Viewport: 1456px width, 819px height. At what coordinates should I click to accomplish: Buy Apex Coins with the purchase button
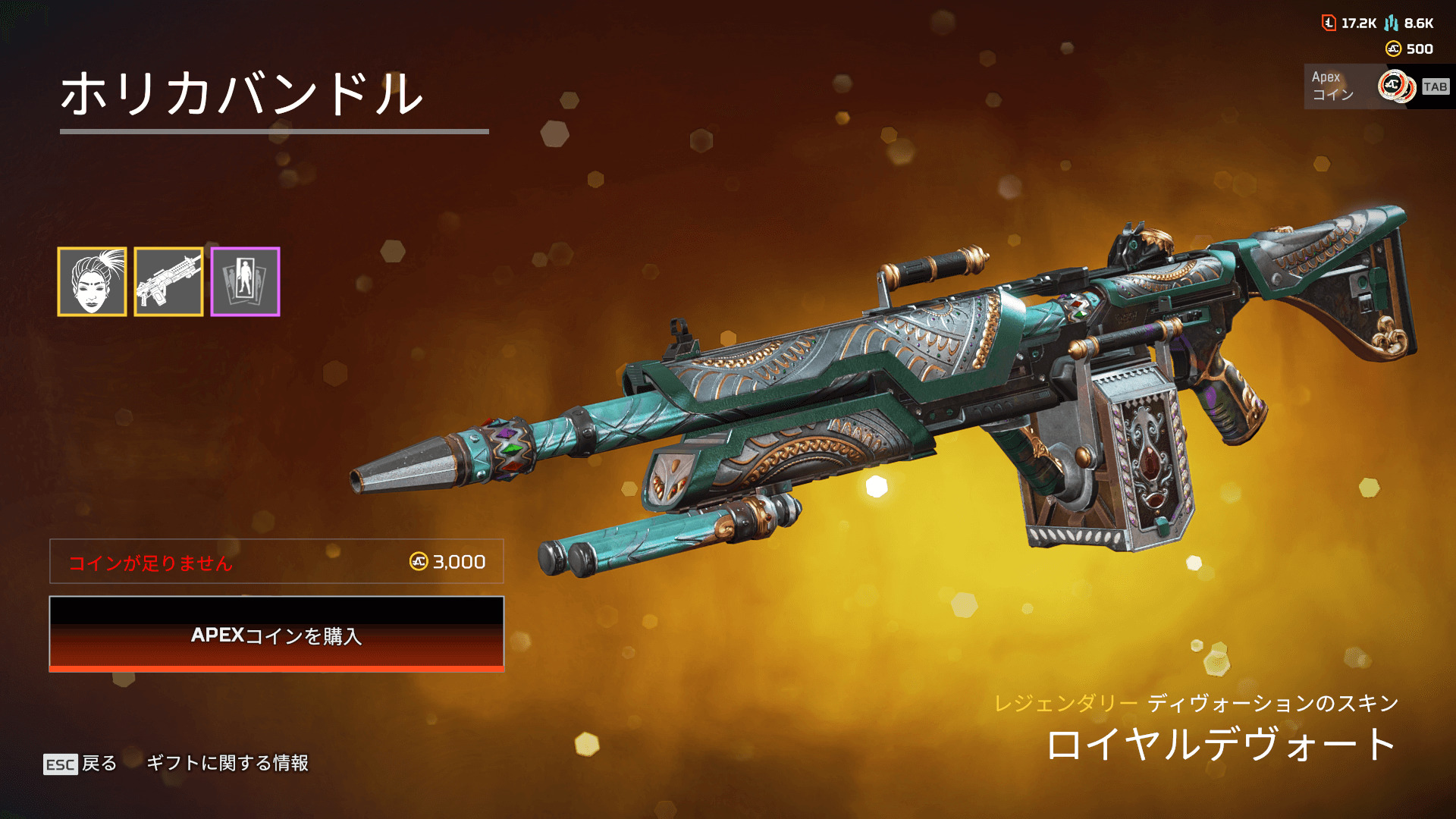coord(276,634)
